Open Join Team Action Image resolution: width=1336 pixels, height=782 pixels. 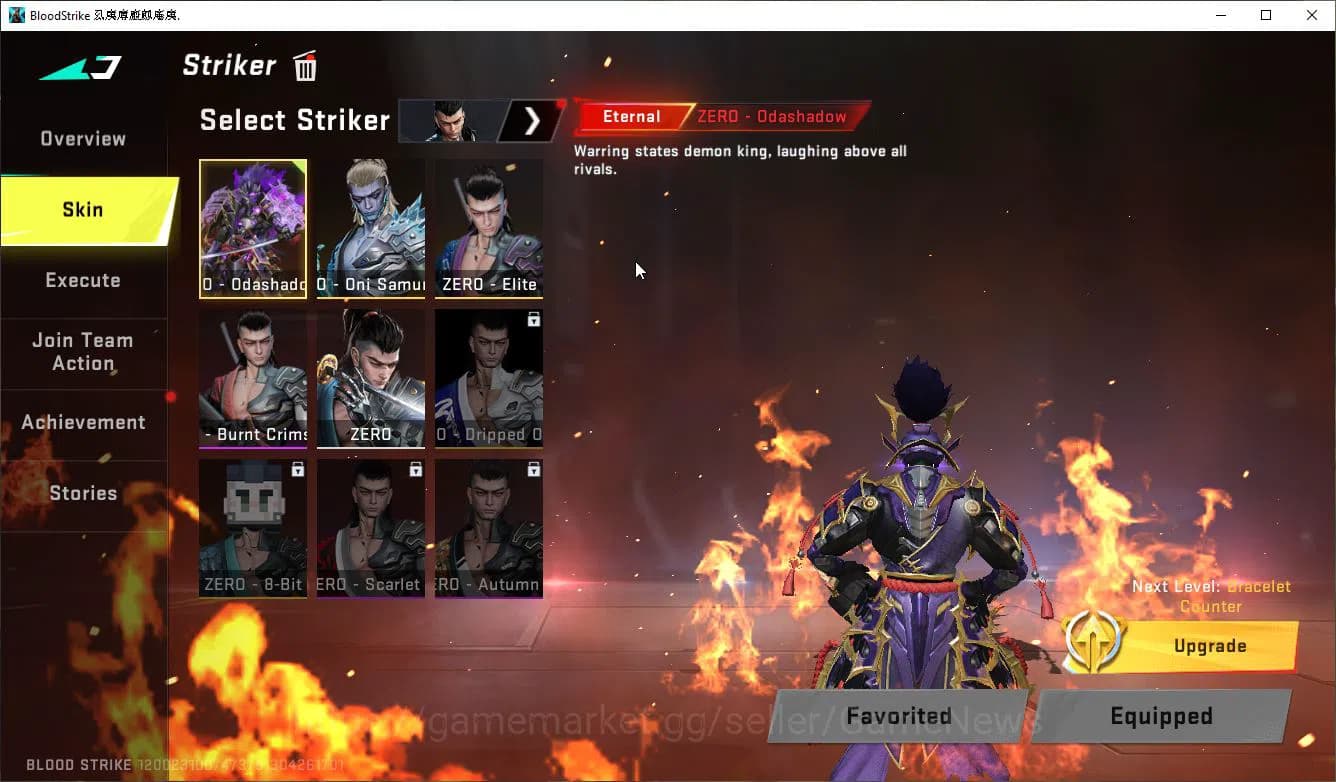83,352
